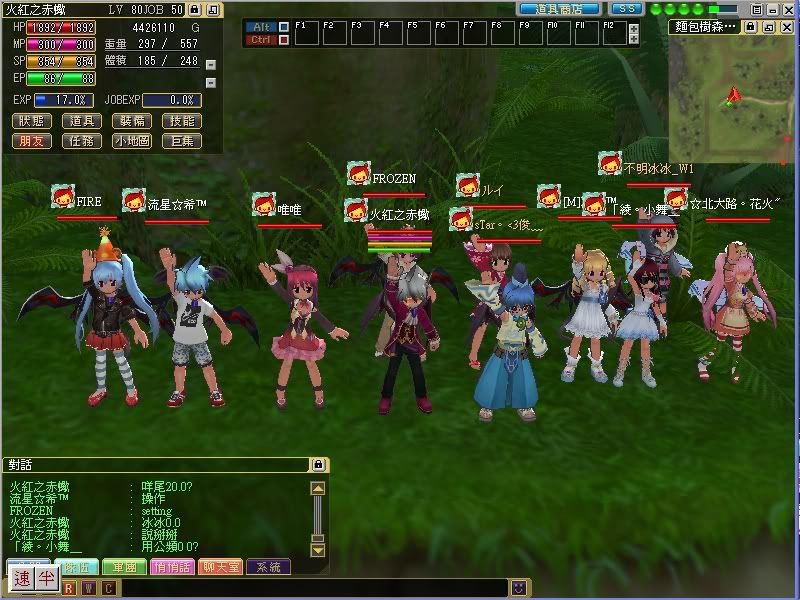Toggle the Ctrl hotbar checkbox
Screen dimensions: 800x600
(x=284, y=40)
